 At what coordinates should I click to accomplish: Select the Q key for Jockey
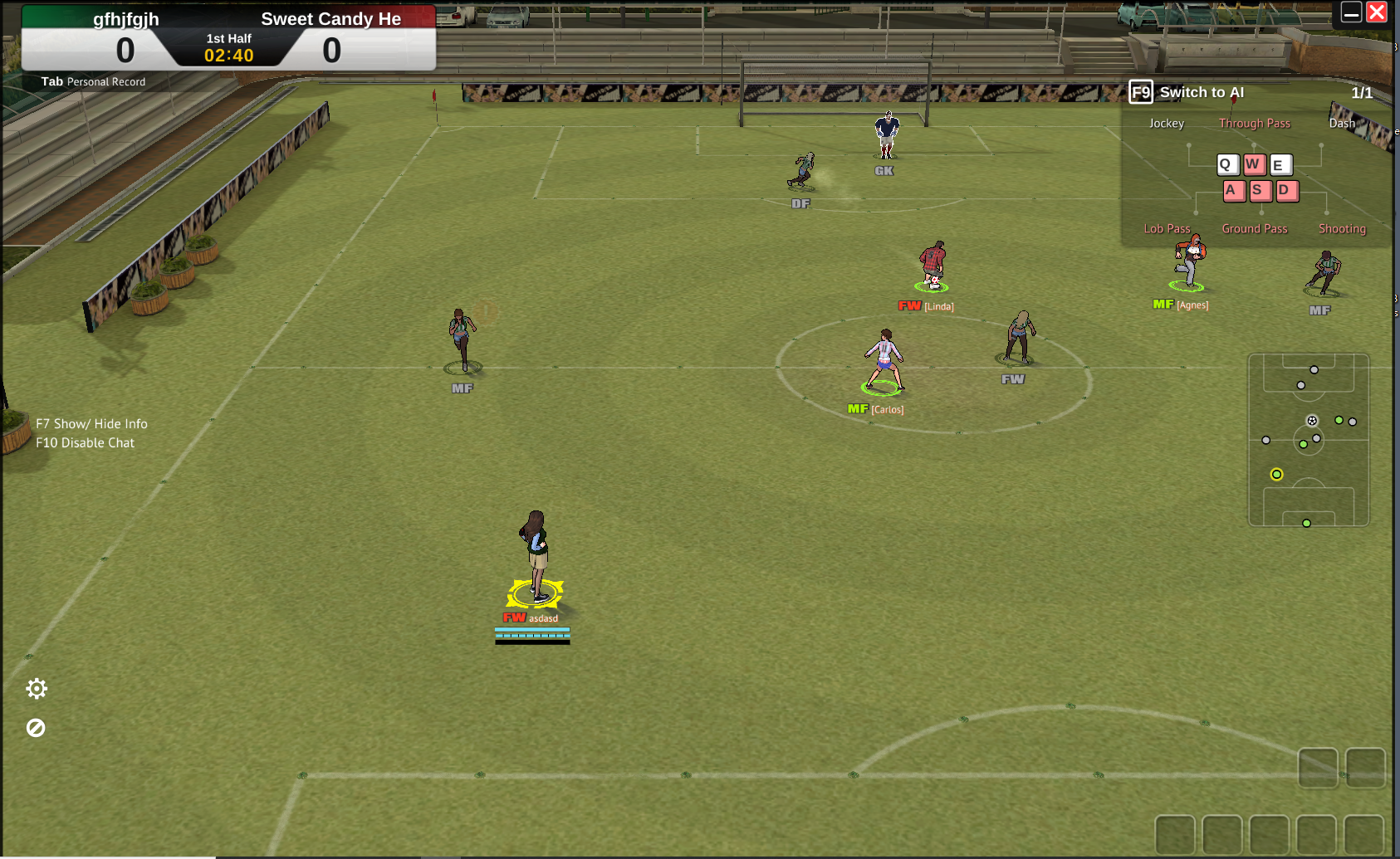pos(1227,165)
